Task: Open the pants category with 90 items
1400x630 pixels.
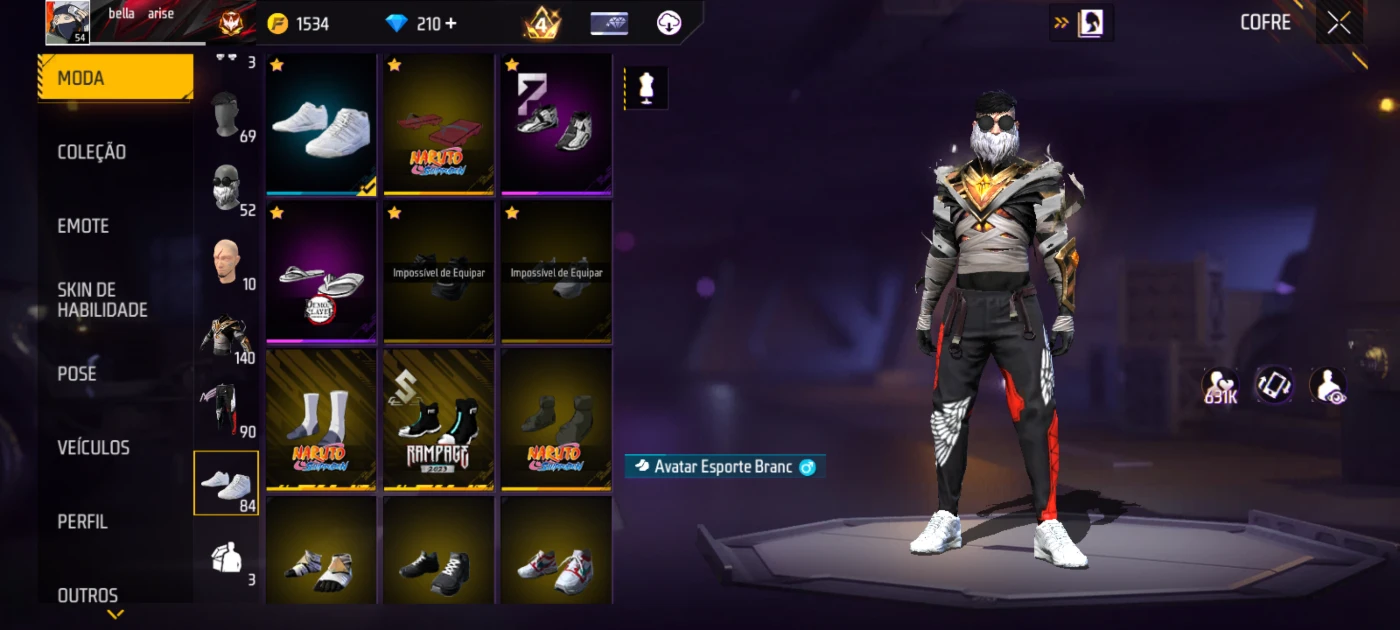Action: [227, 408]
